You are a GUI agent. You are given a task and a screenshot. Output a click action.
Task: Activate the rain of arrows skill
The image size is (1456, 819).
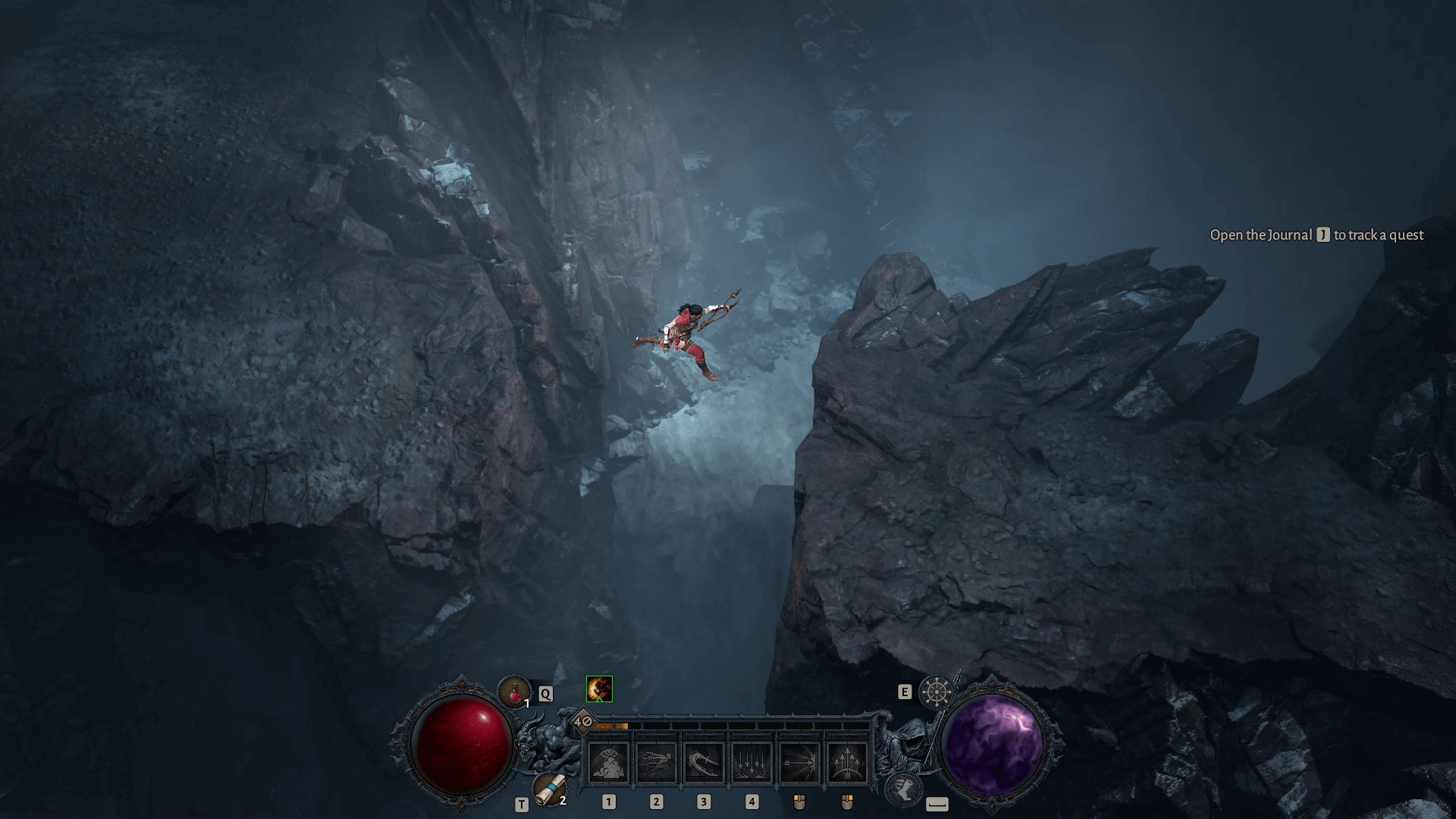tap(751, 761)
